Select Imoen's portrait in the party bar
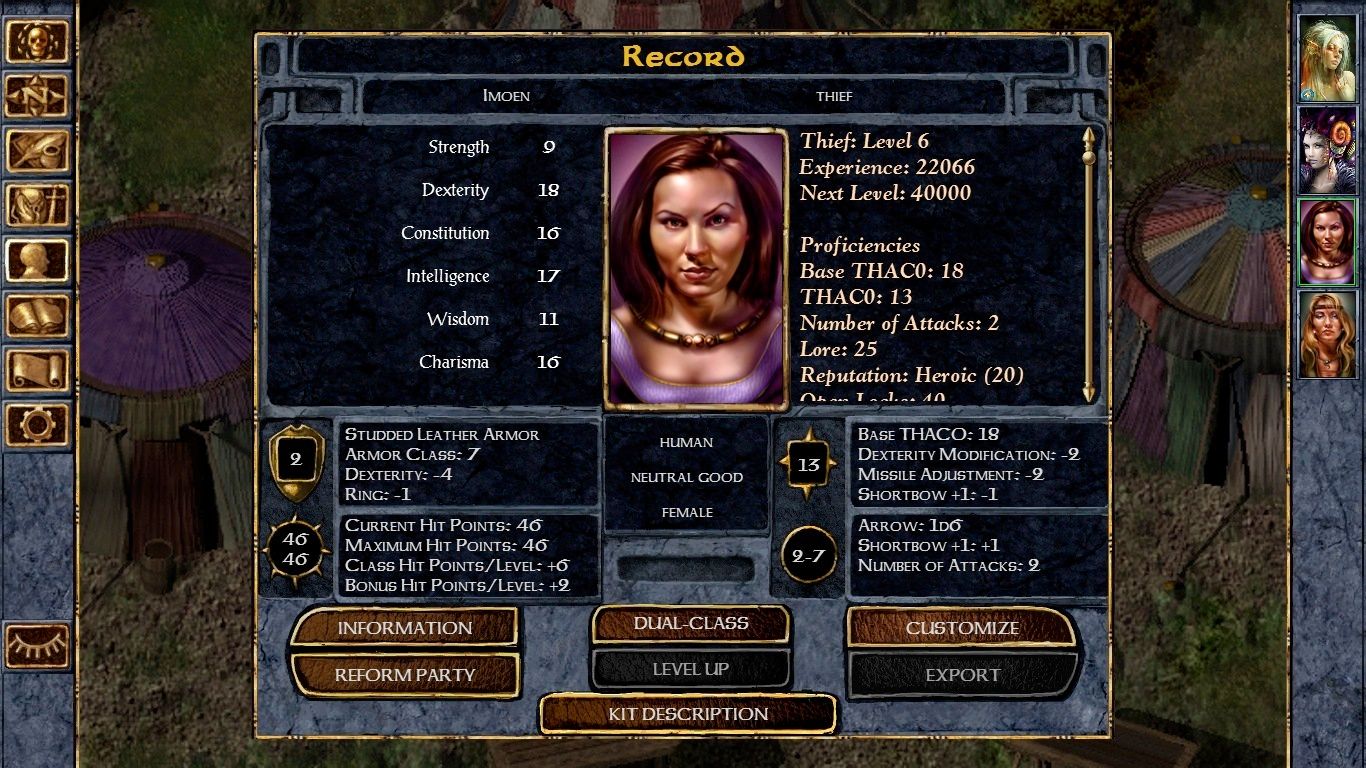The height and width of the screenshot is (768, 1366). coord(1327,242)
